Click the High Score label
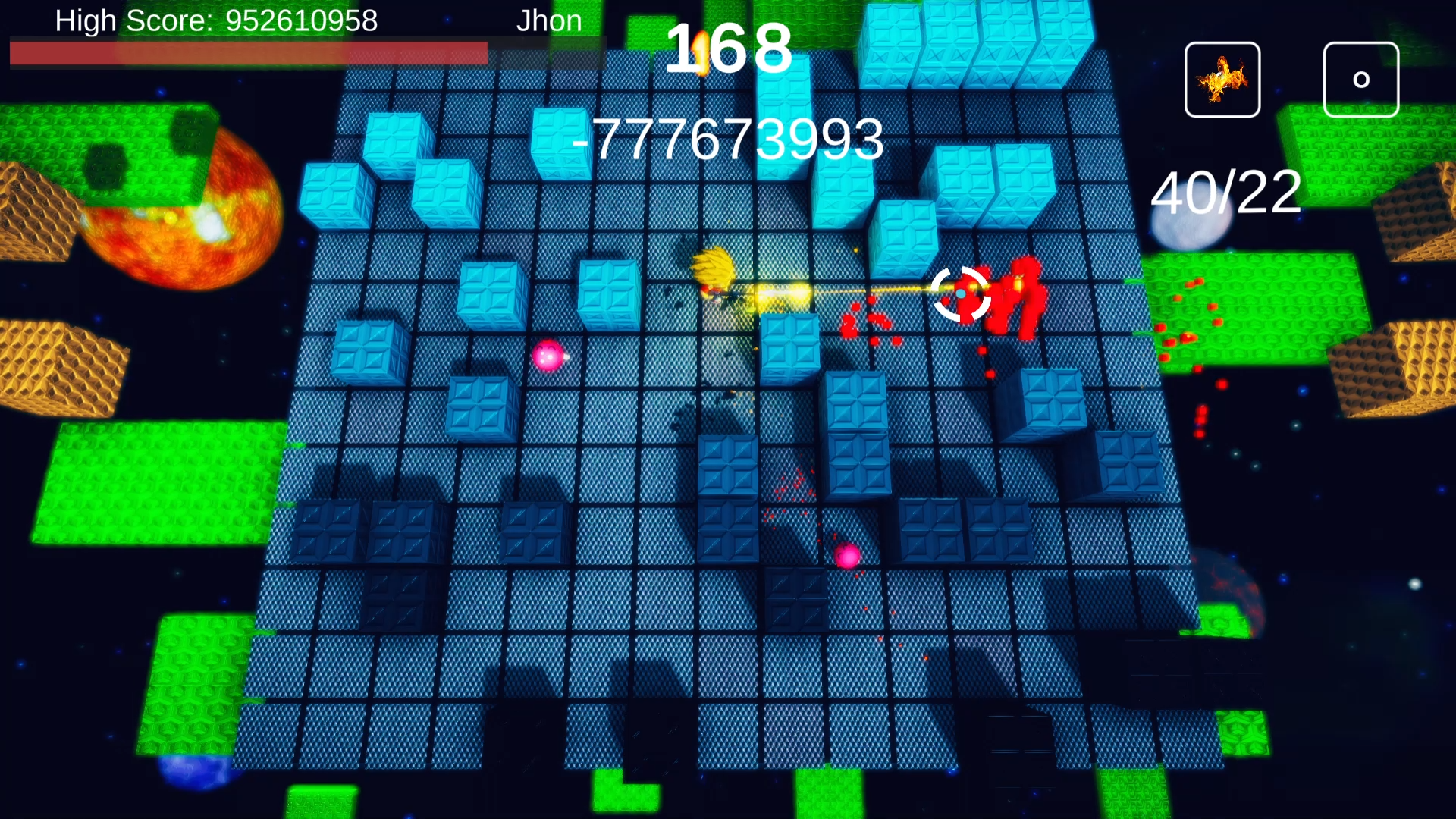The width and height of the screenshot is (1456, 819). click(x=136, y=20)
